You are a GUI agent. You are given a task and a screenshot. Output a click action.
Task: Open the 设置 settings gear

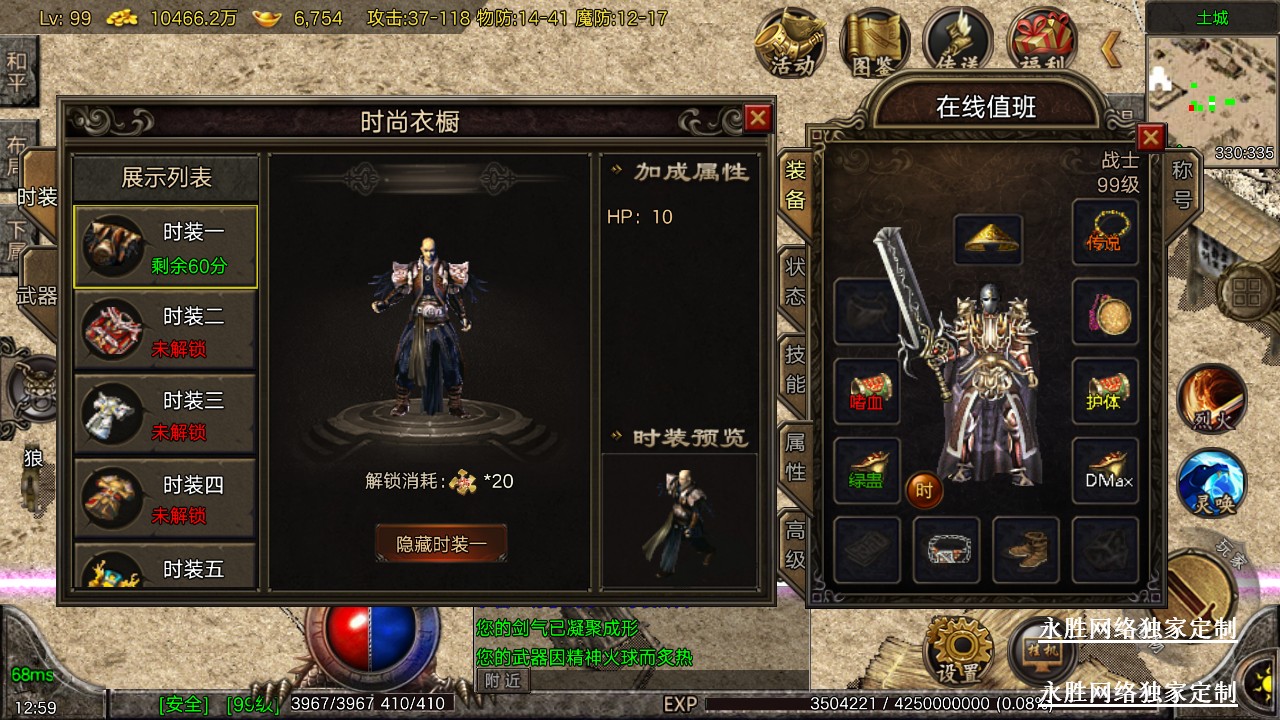(957, 650)
